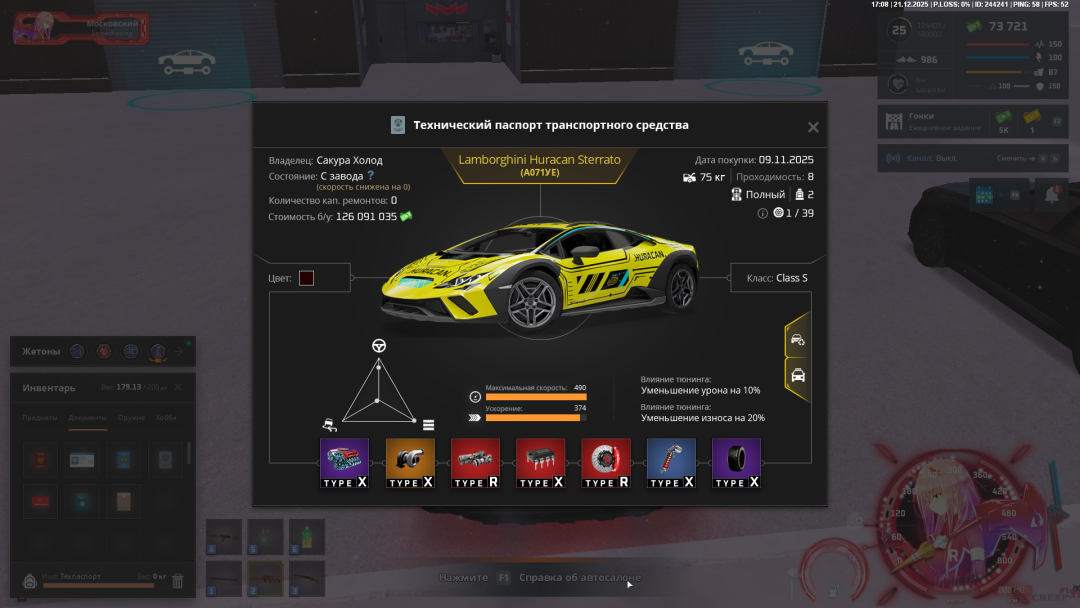Close the vehicle technical passport window

pos(813,127)
